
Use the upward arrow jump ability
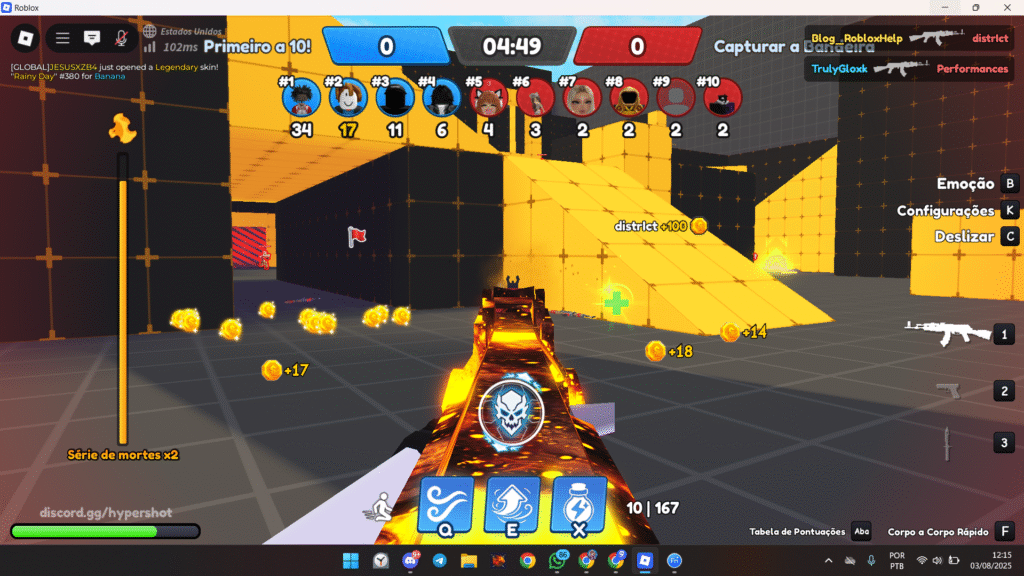click(x=512, y=504)
